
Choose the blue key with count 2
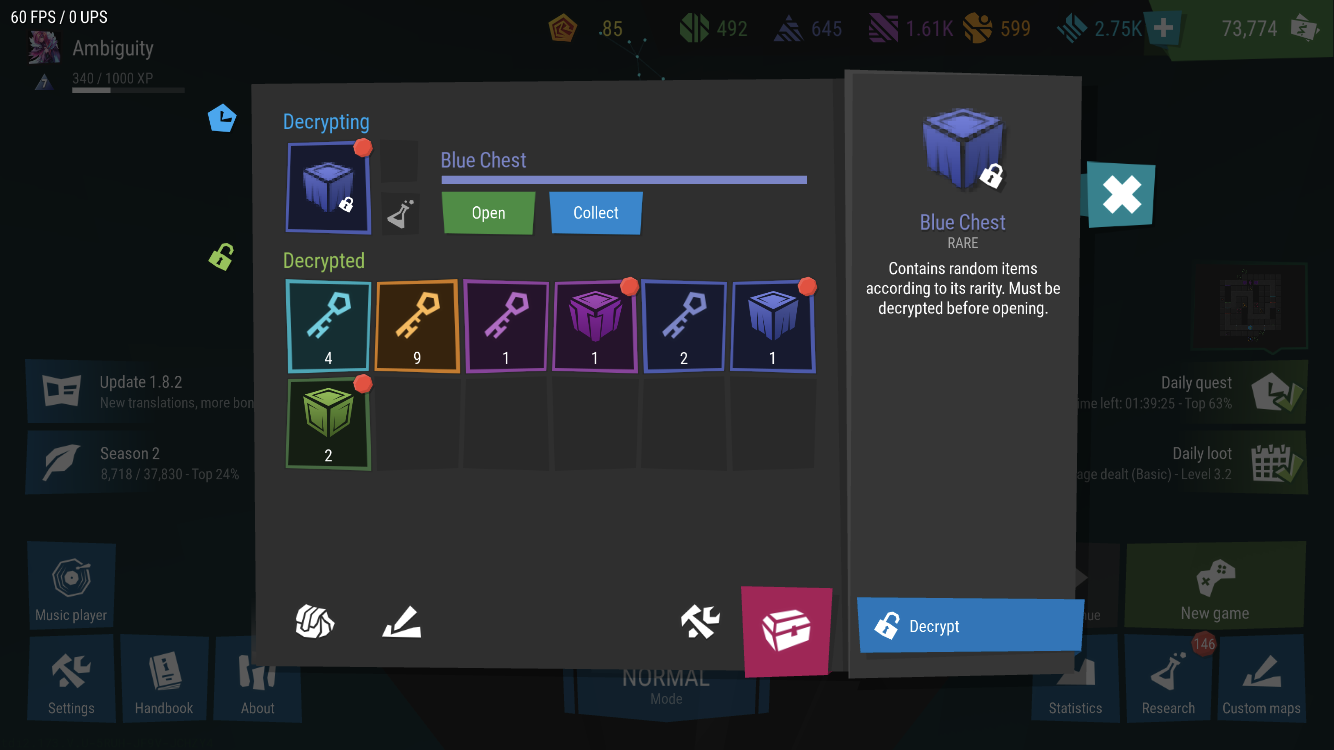click(684, 326)
